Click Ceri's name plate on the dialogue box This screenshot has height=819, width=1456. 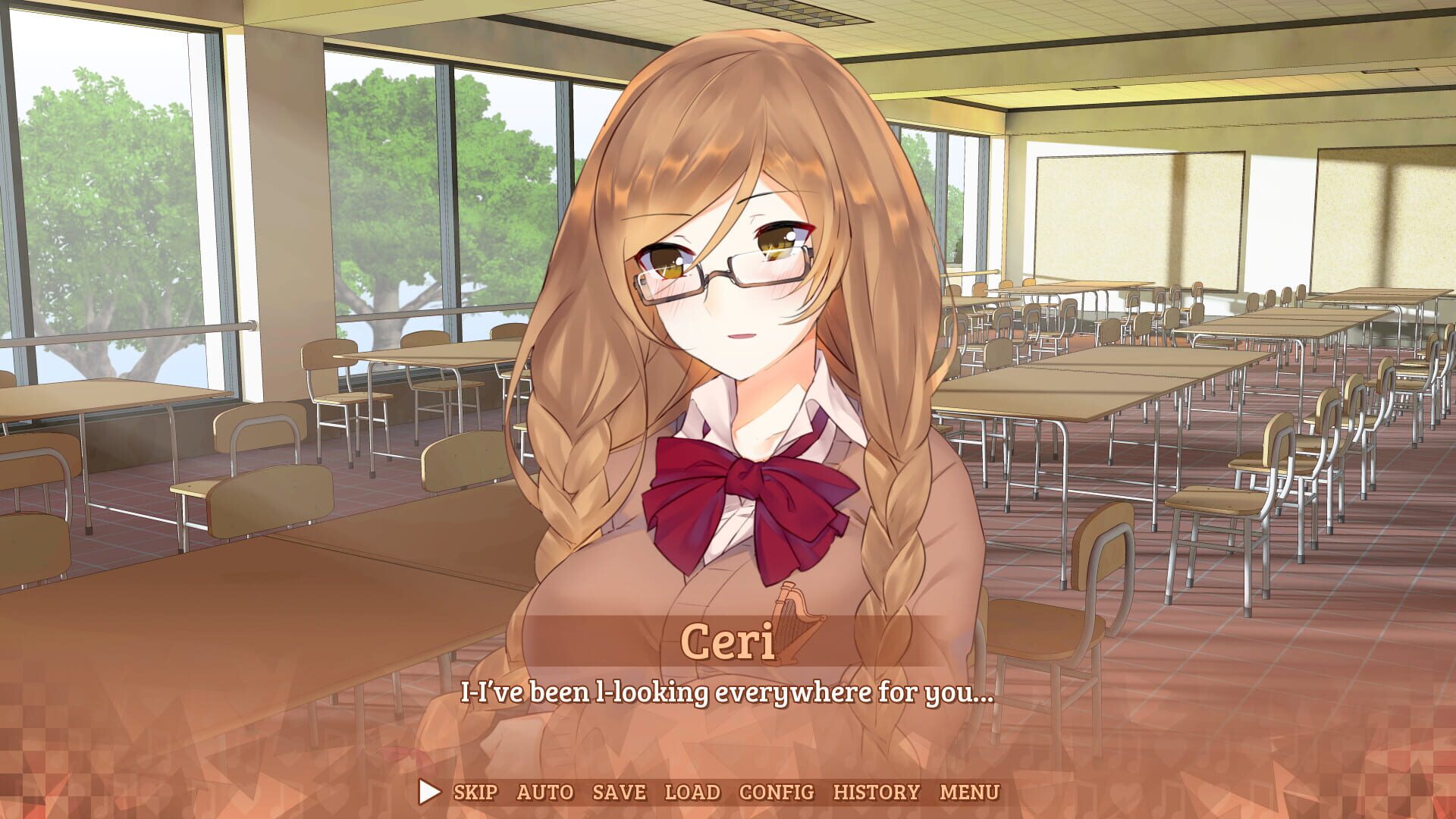[729, 642]
